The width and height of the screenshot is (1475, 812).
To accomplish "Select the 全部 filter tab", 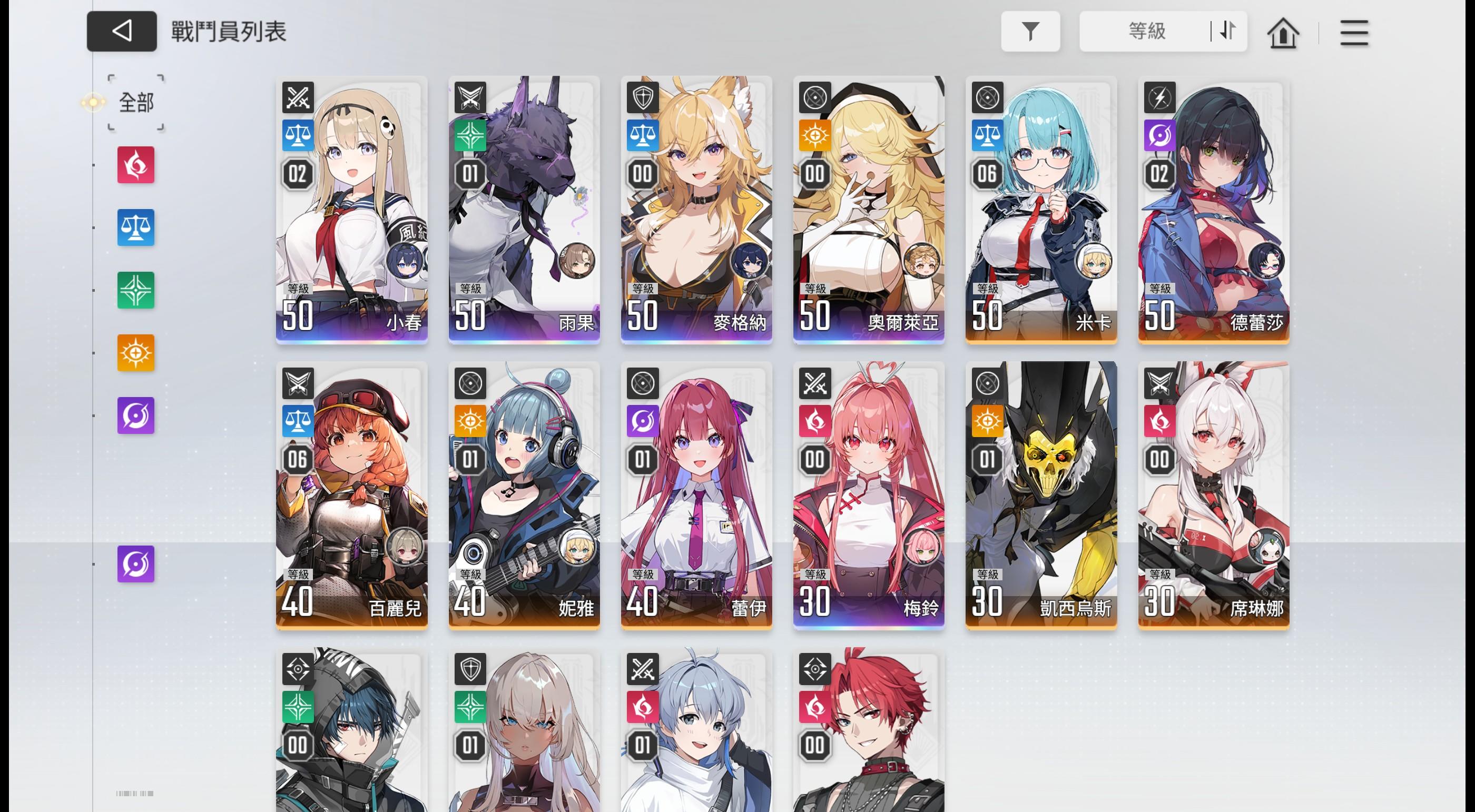I will [x=136, y=103].
